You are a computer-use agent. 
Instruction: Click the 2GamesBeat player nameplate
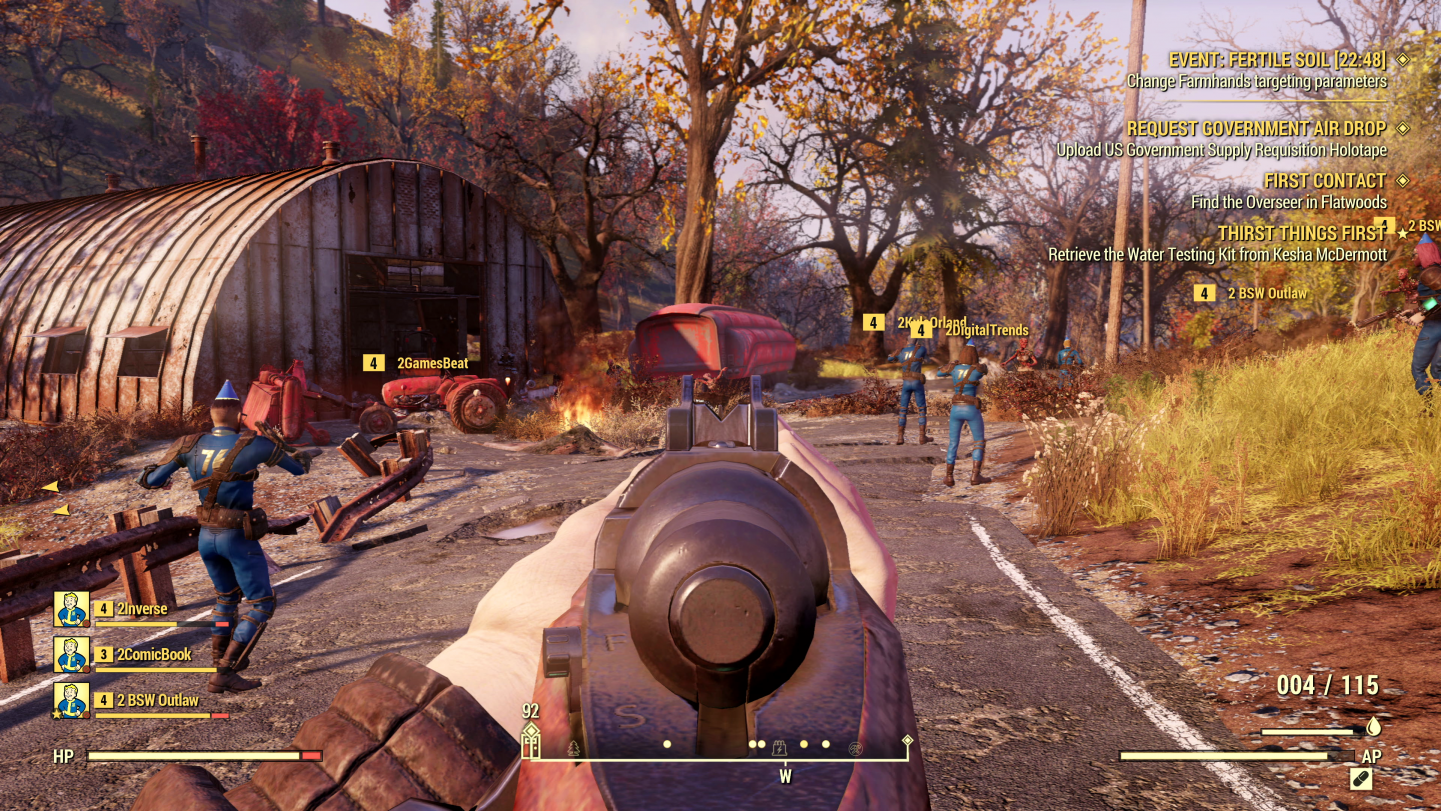(x=432, y=363)
